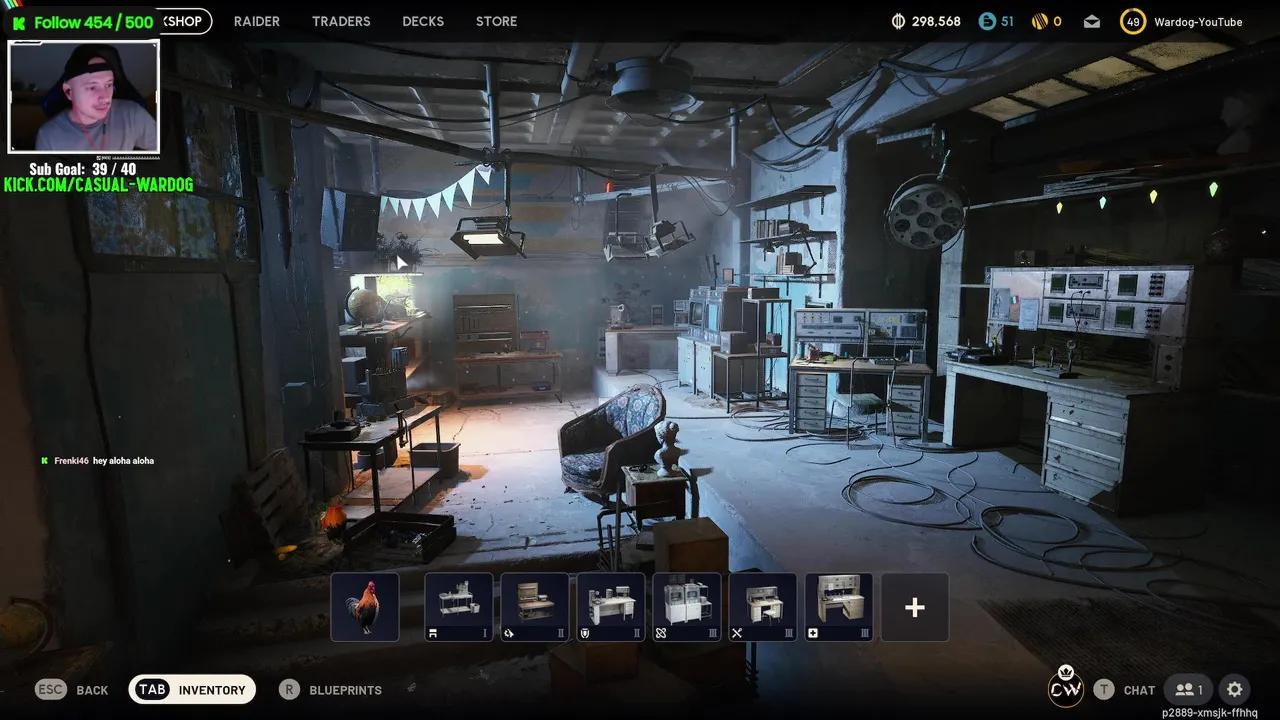Open the mail envelope icon
The height and width of the screenshot is (720, 1280).
click(1091, 20)
